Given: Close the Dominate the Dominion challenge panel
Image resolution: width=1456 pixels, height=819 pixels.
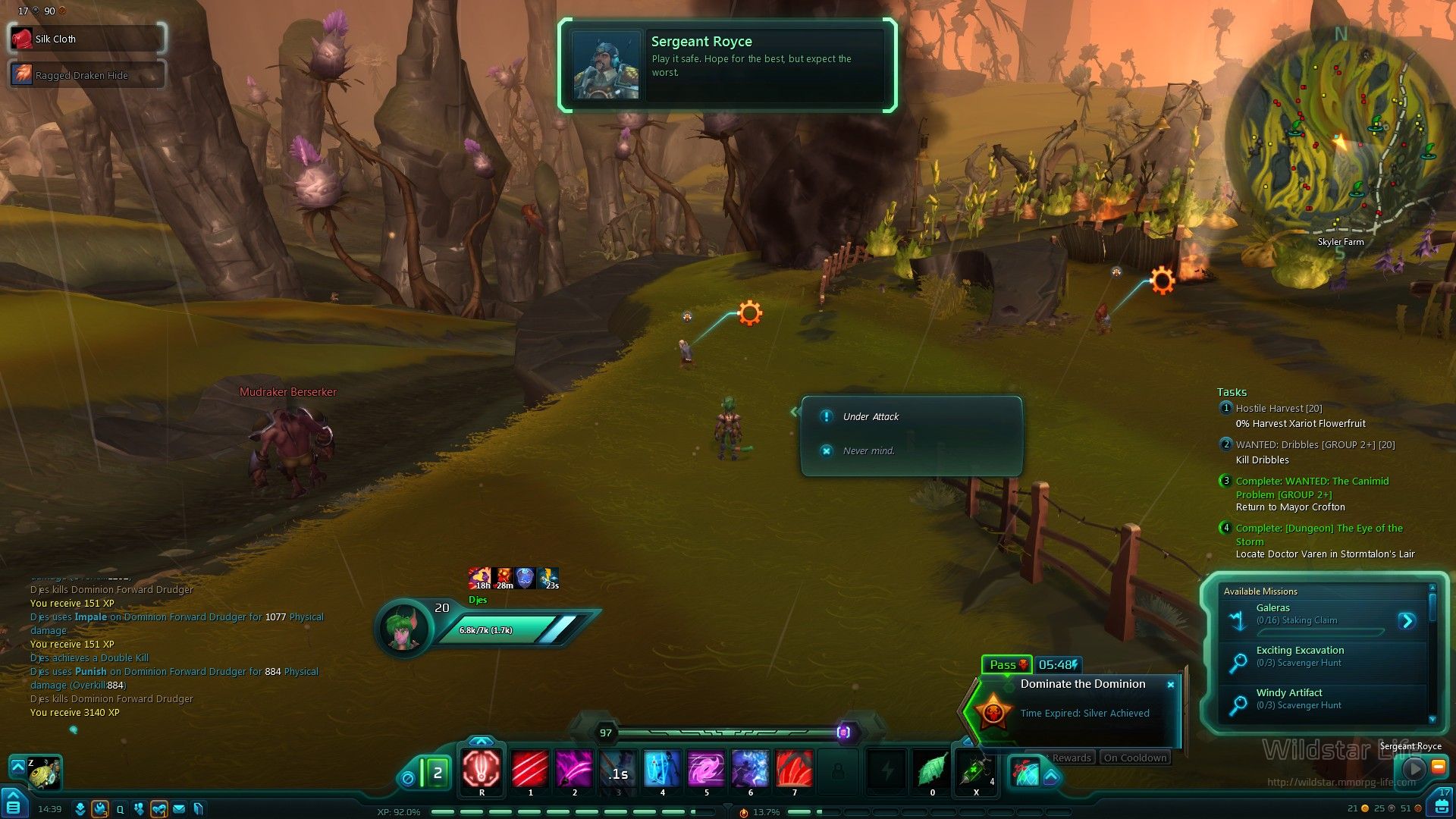Looking at the screenshot, I should pyautogui.click(x=1171, y=685).
